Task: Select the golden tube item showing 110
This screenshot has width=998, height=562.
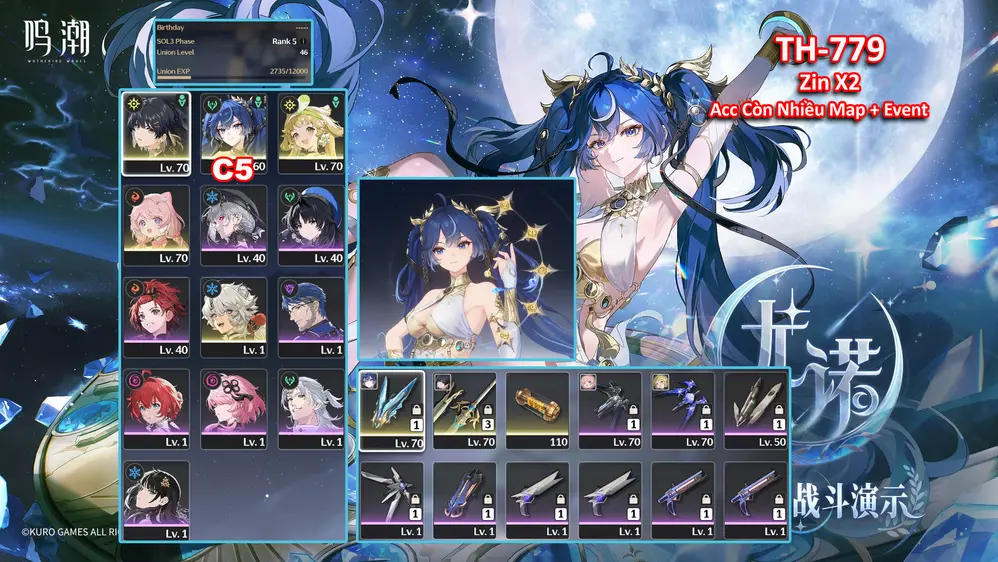Action: pyautogui.click(x=538, y=410)
